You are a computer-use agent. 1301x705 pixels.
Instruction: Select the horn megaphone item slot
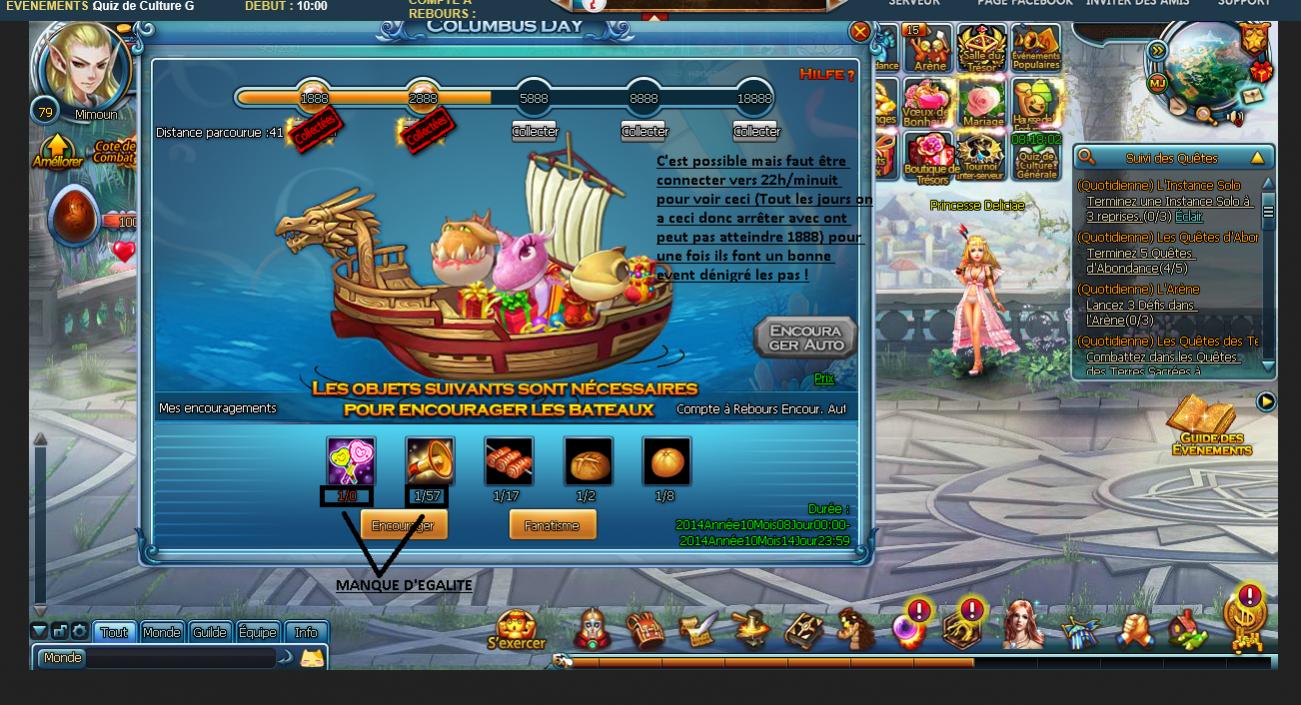click(x=430, y=461)
